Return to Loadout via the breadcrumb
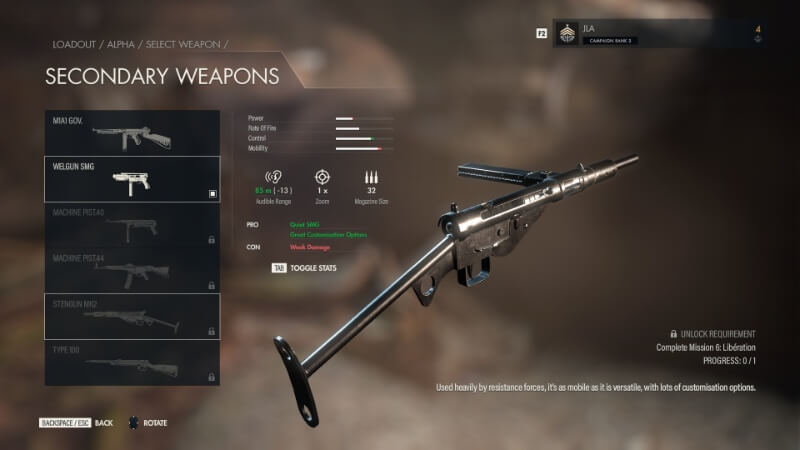Image resolution: width=800 pixels, height=450 pixels. [x=74, y=45]
